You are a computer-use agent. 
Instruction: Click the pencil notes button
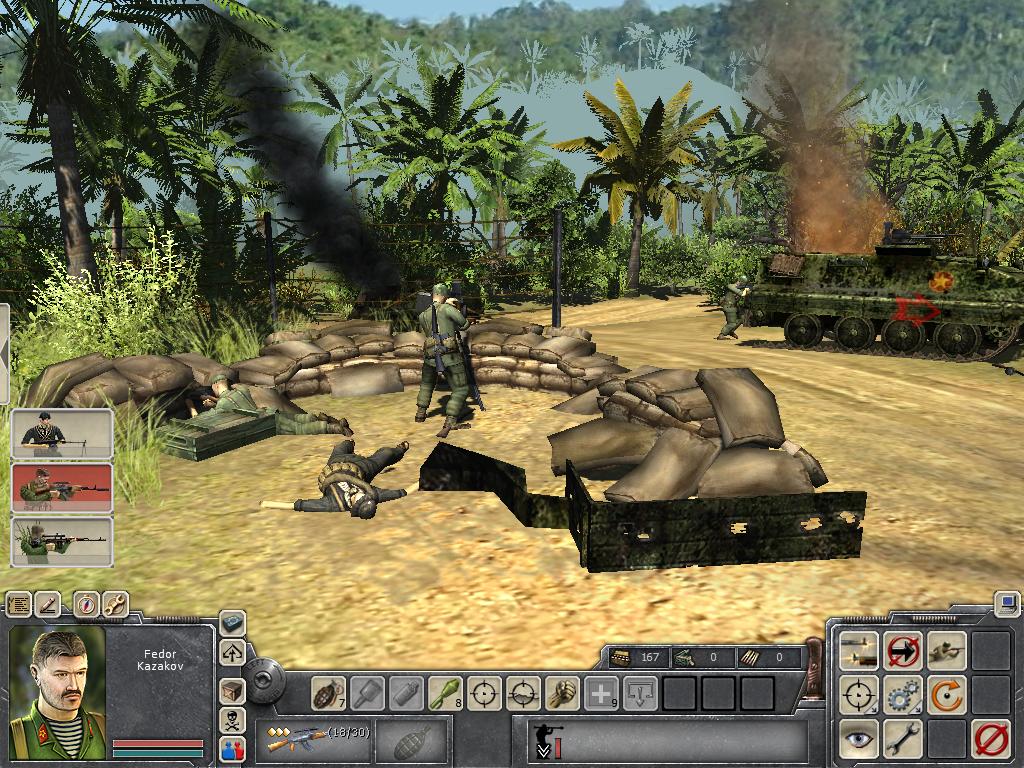(x=48, y=604)
